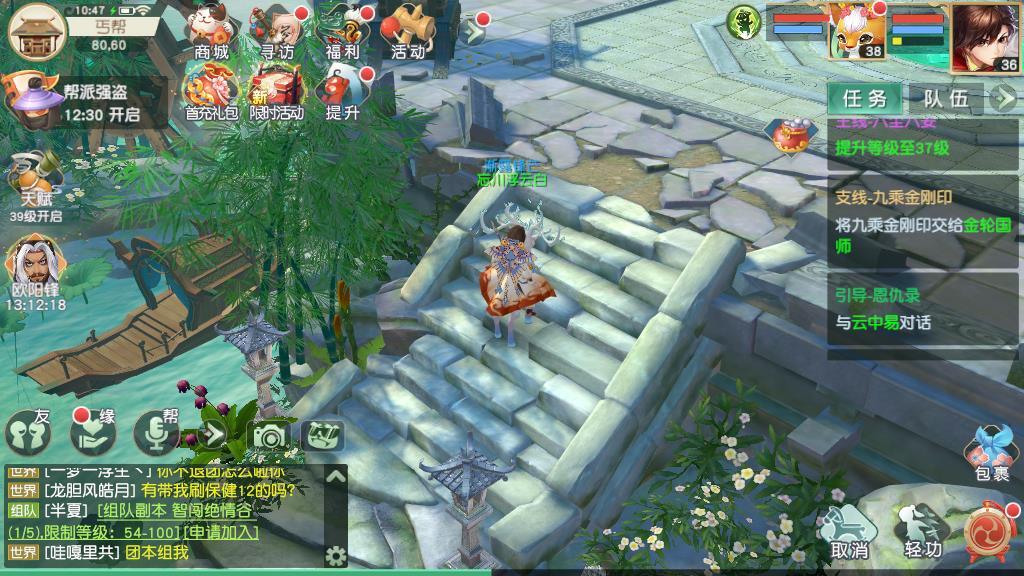This screenshot has height=576, width=1024.
Task: Open the 首充礼包 first-recharge gift pack
Action: [x=211, y=91]
